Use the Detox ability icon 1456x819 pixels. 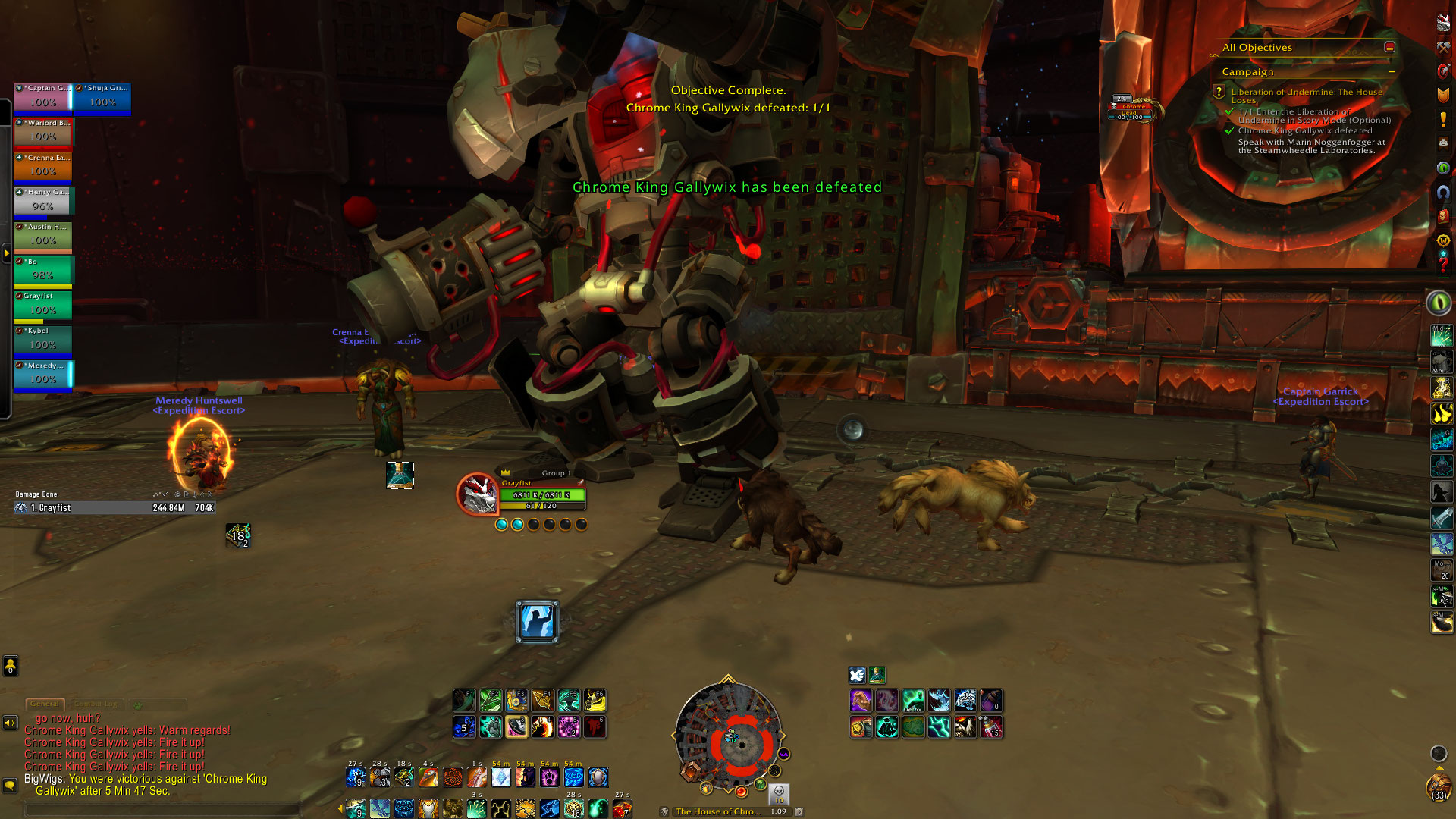(x=913, y=701)
